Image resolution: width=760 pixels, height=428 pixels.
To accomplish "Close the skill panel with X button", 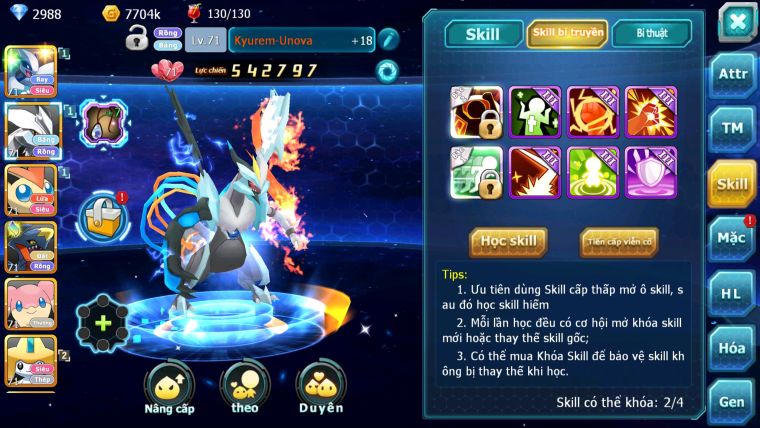I will (x=736, y=22).
